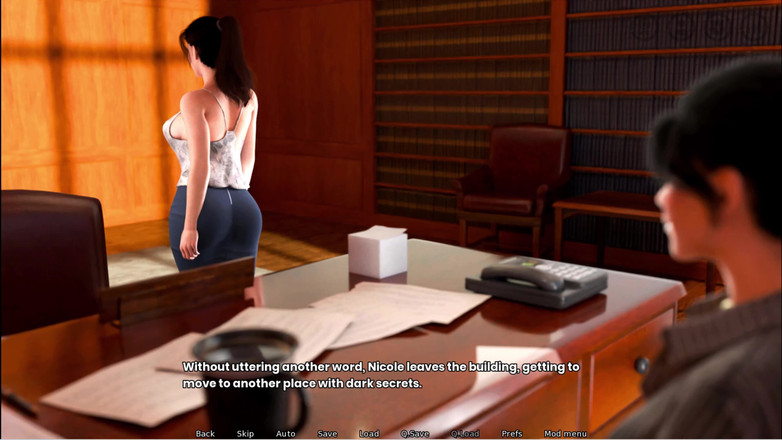Open the Mod menu
The height and width of the screenshot is (440, 782).
(565, 434)
